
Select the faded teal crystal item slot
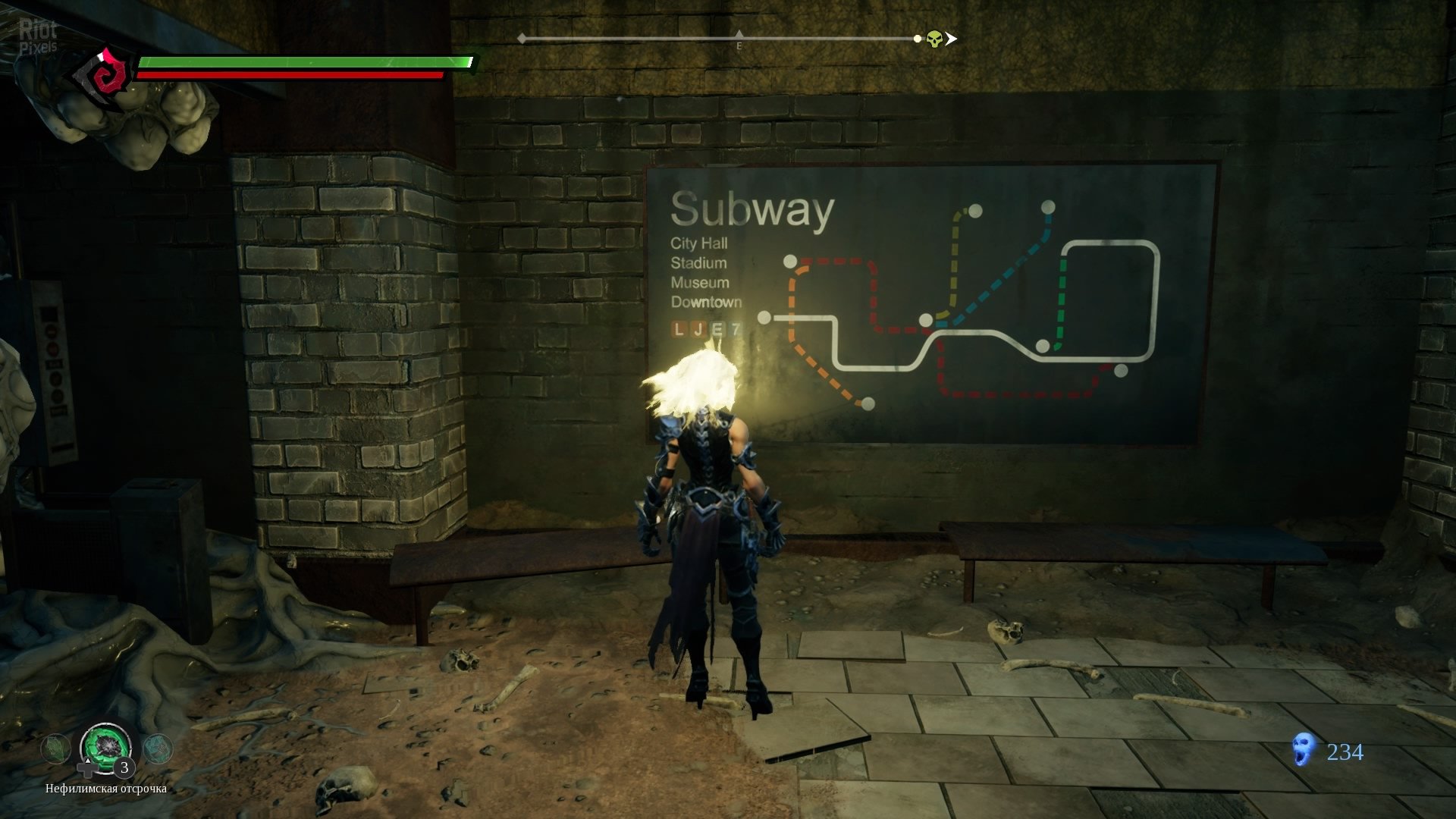(158, 748)
